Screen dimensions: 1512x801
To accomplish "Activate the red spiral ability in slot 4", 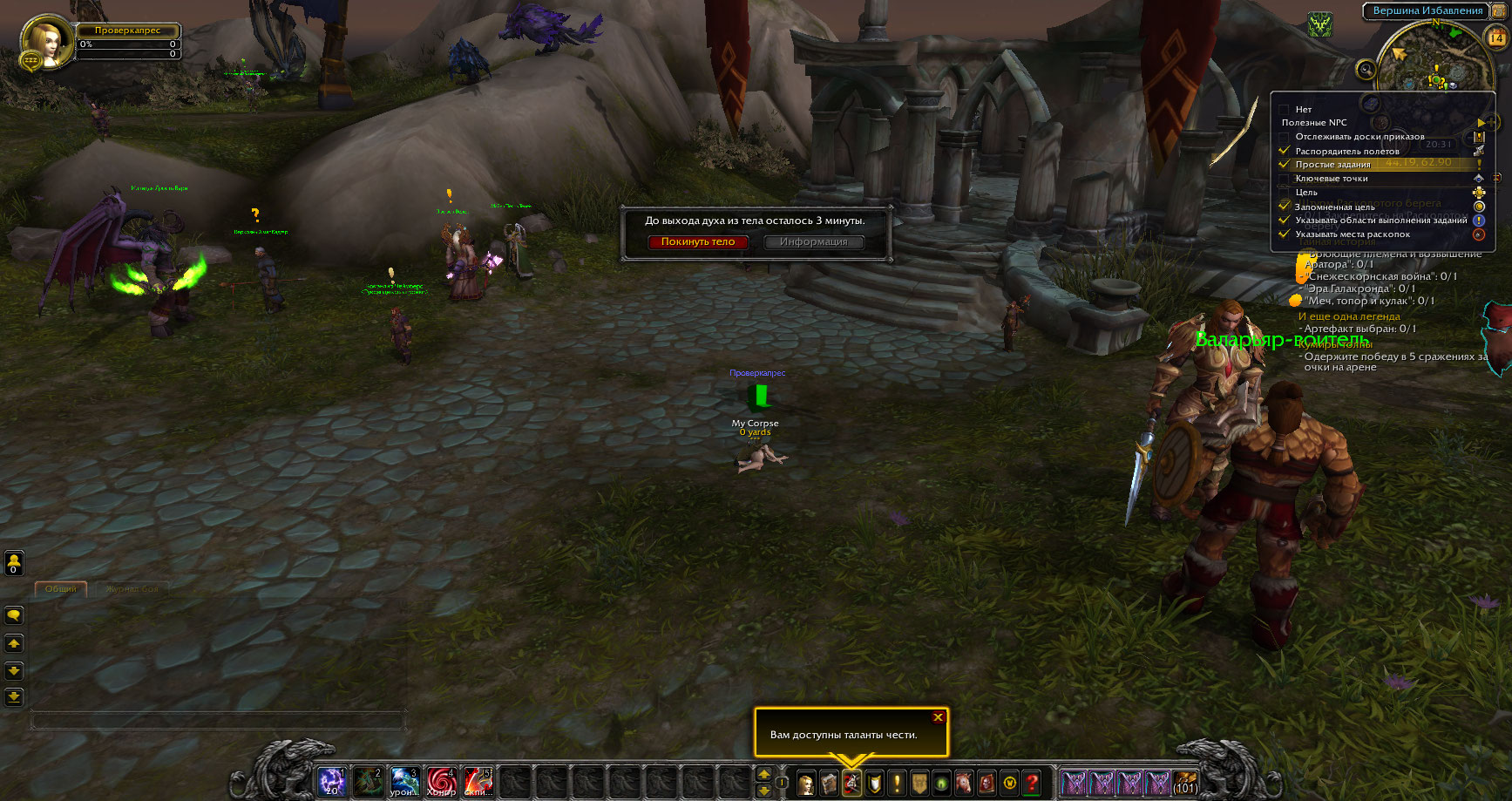I will click(441, 782).
